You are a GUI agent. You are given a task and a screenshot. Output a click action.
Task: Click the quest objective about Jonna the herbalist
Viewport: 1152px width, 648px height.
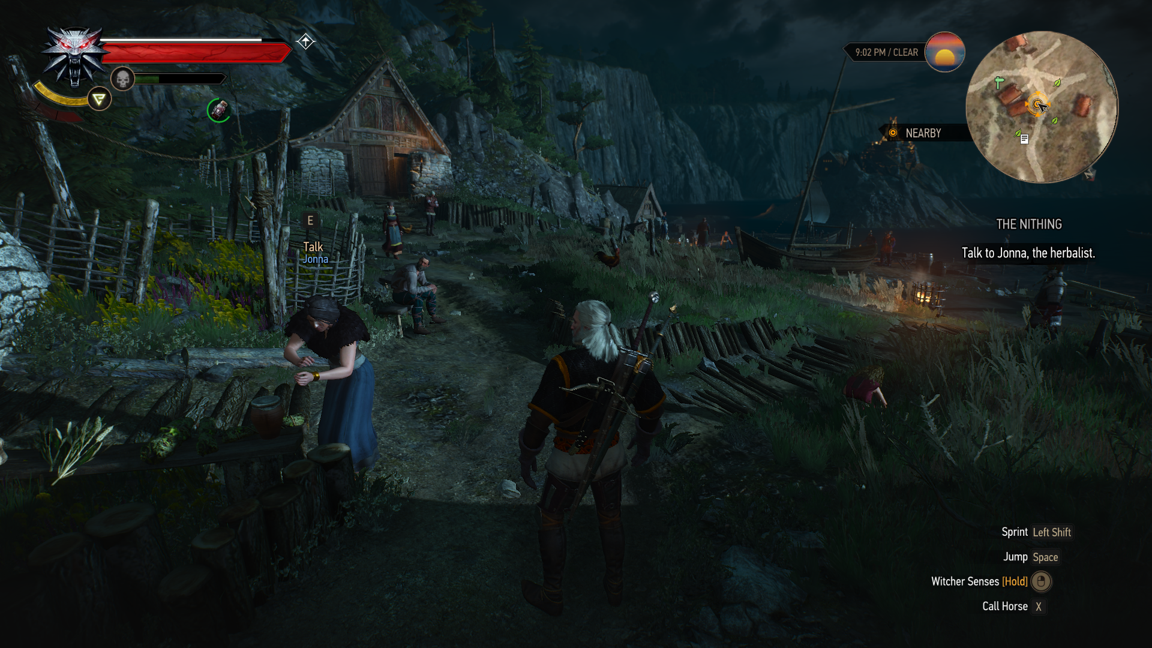tap(1028, 253)
